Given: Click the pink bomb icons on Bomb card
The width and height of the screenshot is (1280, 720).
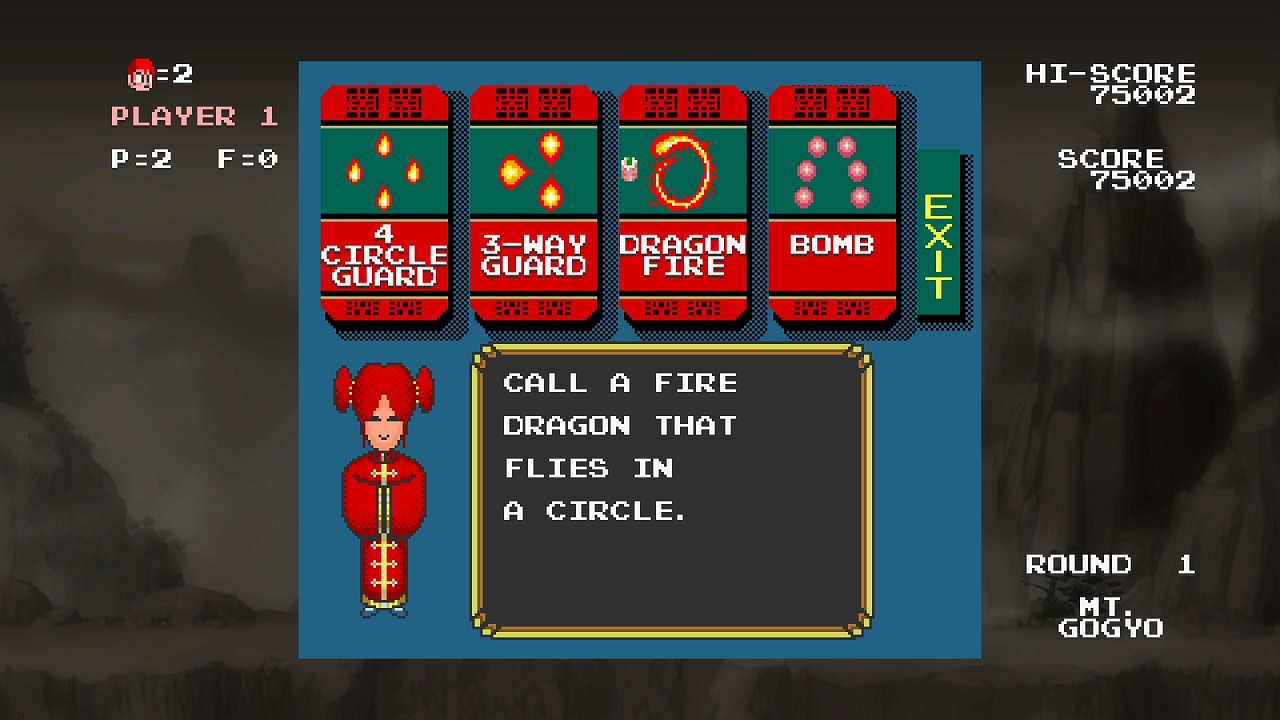Looking at the screenshot, I should pyautogui.click(x=833, y=170).
